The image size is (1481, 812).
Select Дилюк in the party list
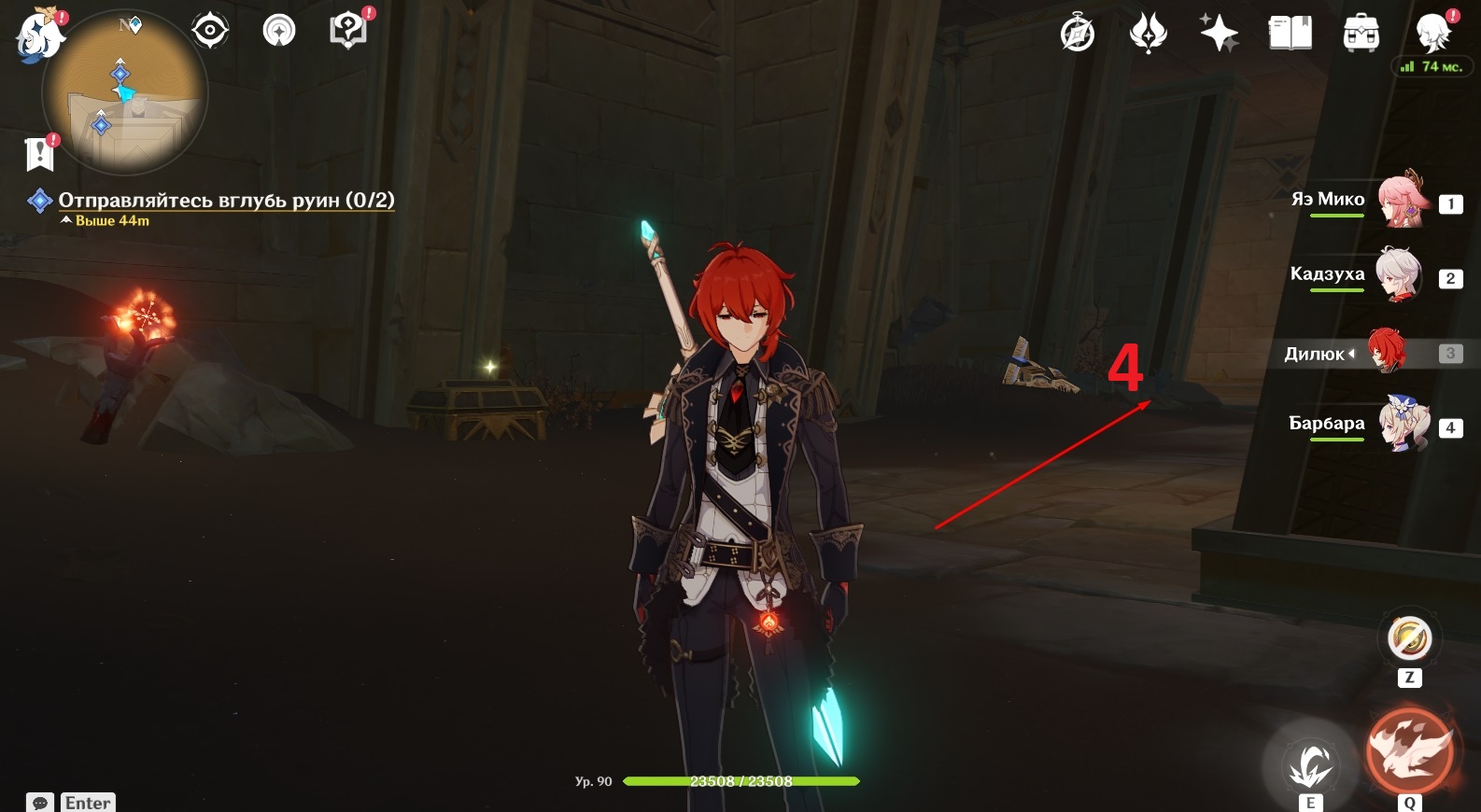(1387, 352)
